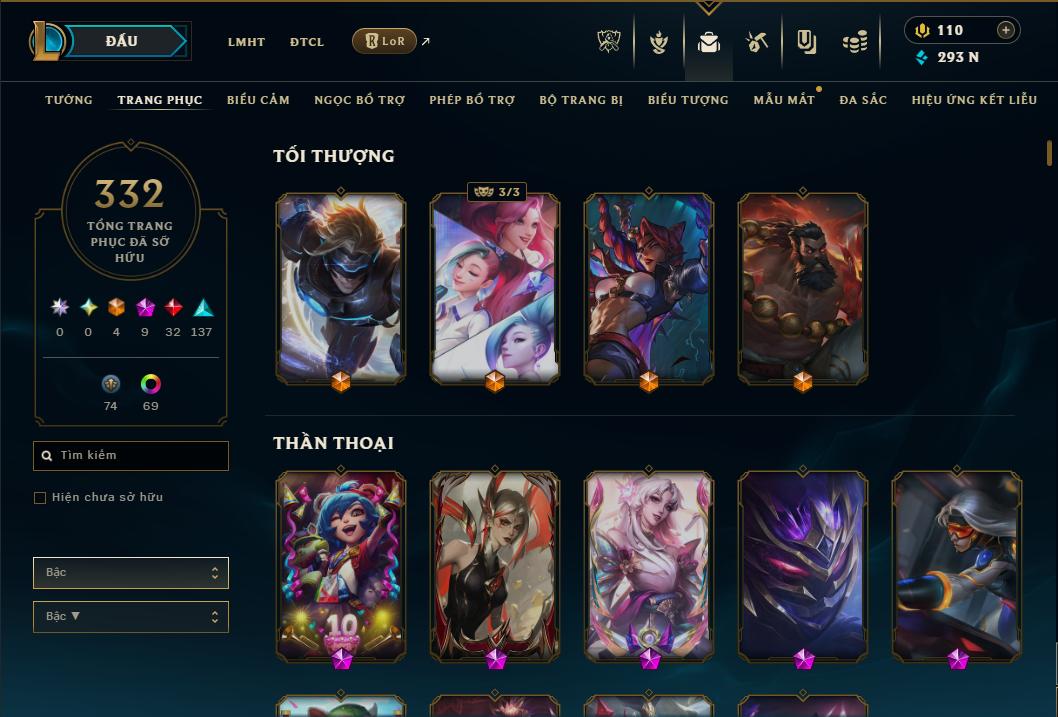
Task: Open the BIỂU CẢM emotes tab
Action: [258, 100]
